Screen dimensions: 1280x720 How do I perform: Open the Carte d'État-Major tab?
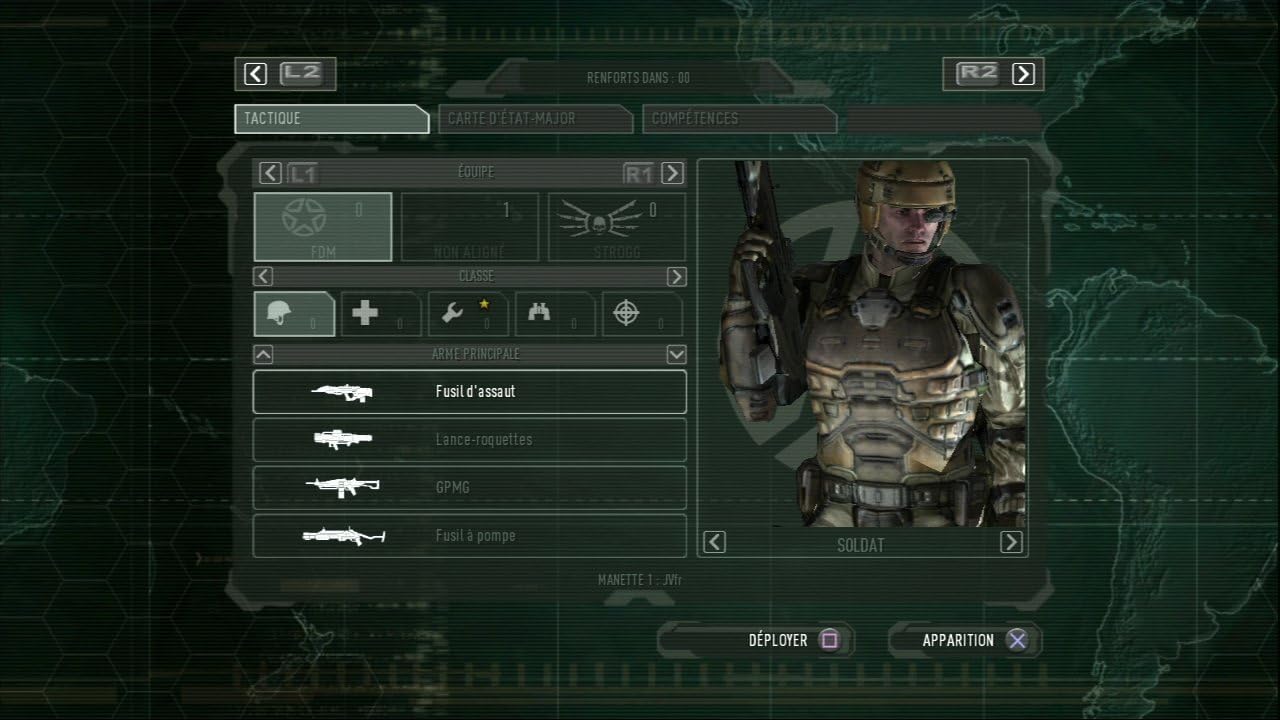click(x=534, y=119)
